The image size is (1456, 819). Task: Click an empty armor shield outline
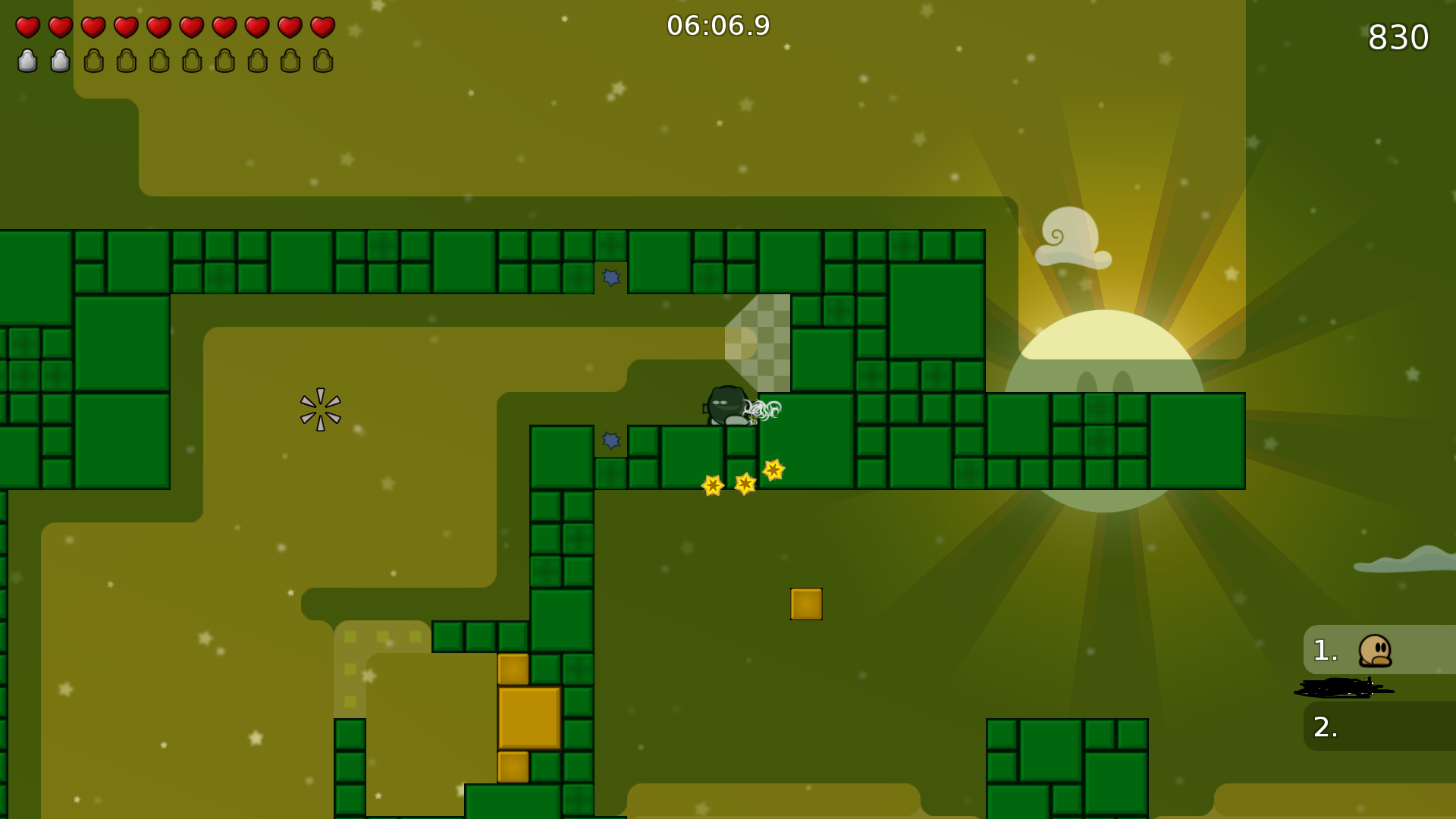click(93, 61)
